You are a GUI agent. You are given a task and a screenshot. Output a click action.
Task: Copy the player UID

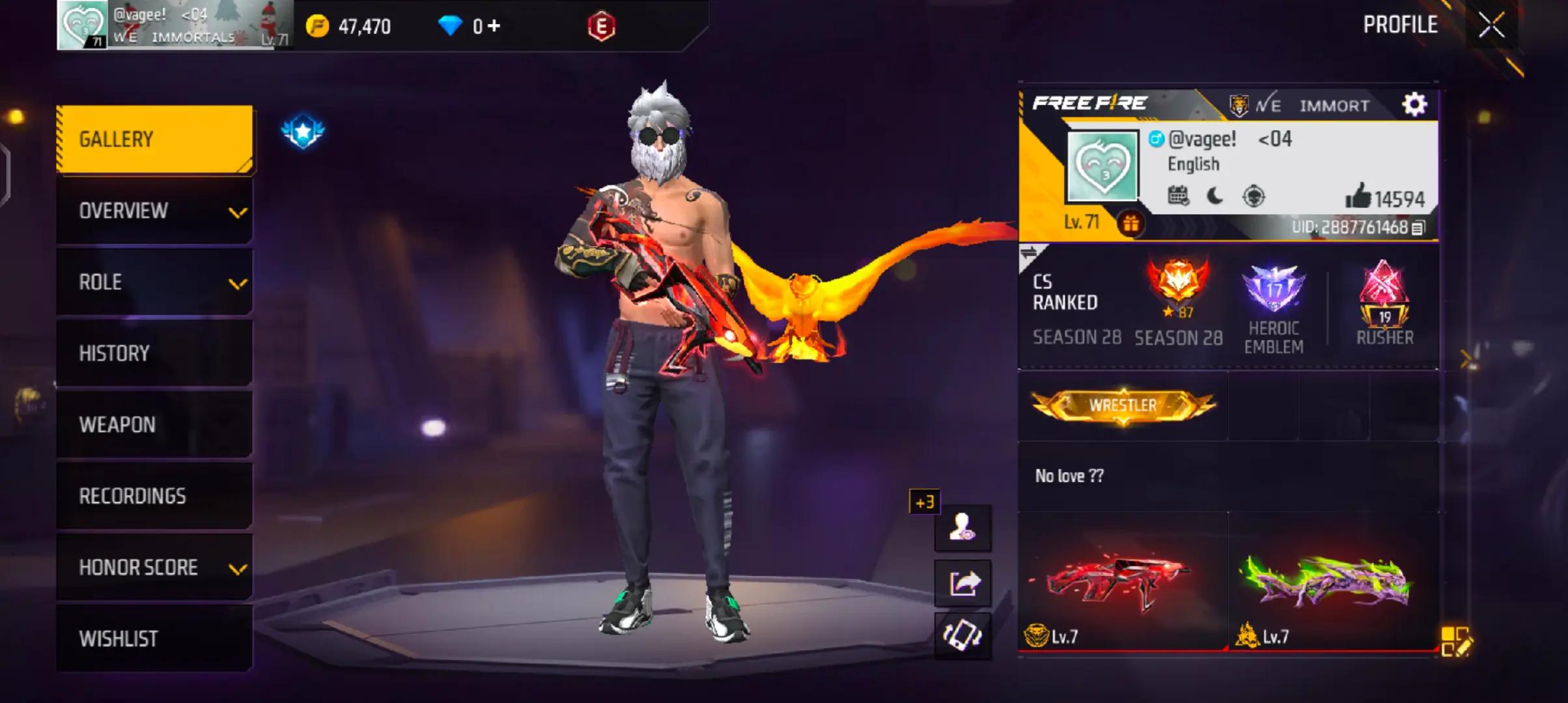click(x=1418, y=228)
